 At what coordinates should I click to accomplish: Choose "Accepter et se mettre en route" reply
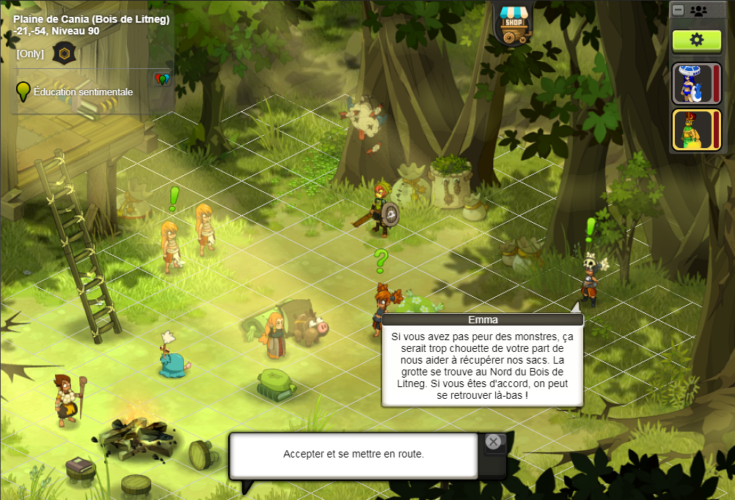[x=353, y=454]
